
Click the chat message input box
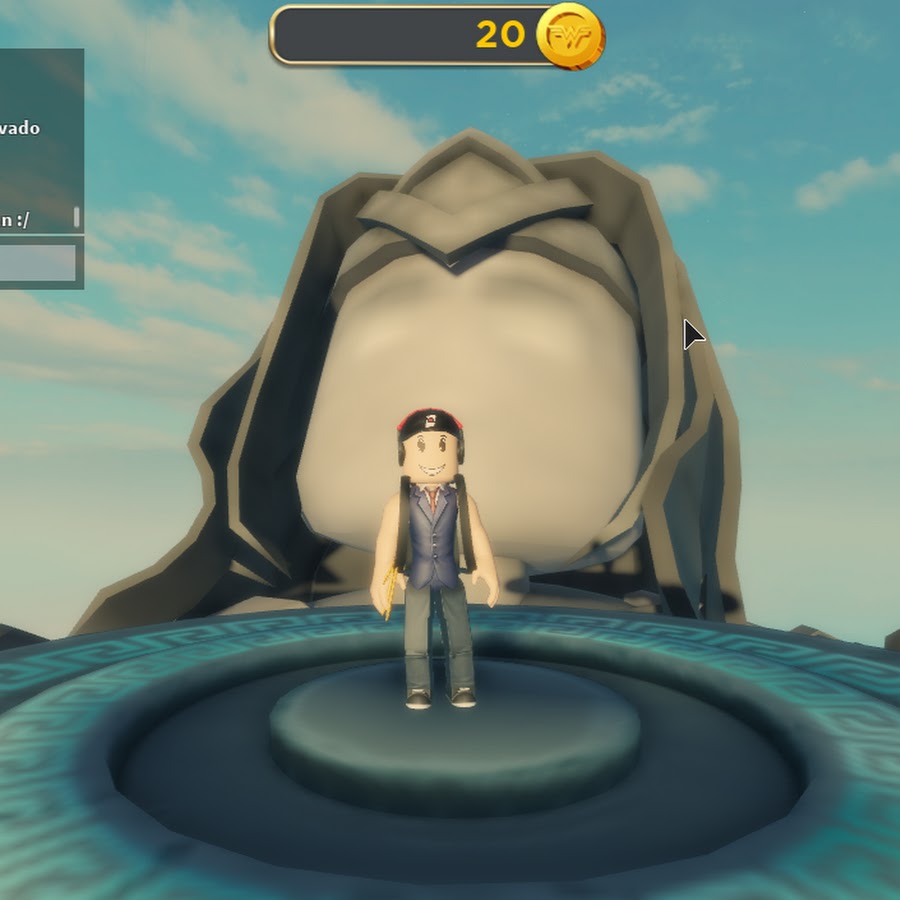click(38, 263)
